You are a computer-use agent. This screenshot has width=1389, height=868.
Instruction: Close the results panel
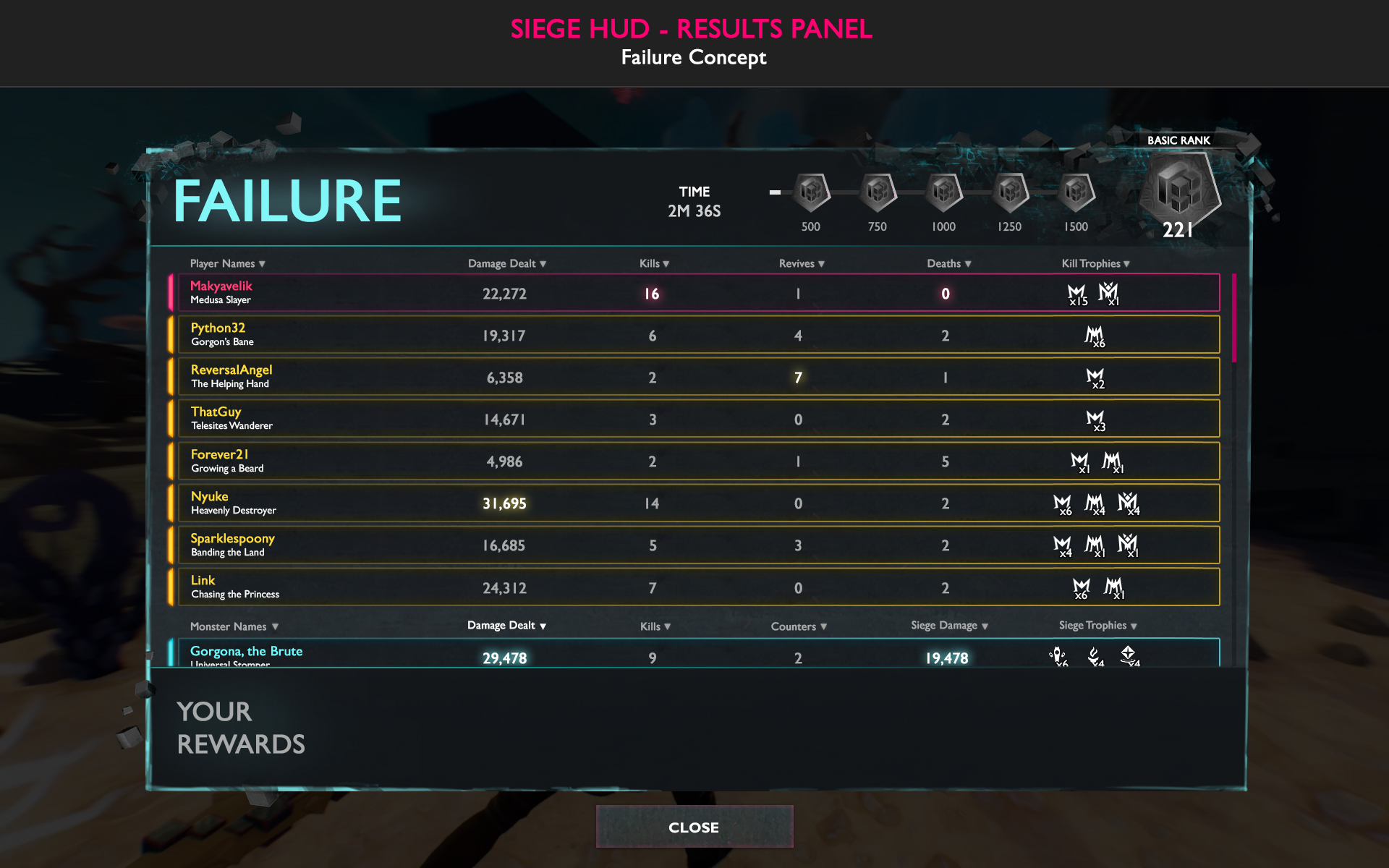(x=694, y=827)
